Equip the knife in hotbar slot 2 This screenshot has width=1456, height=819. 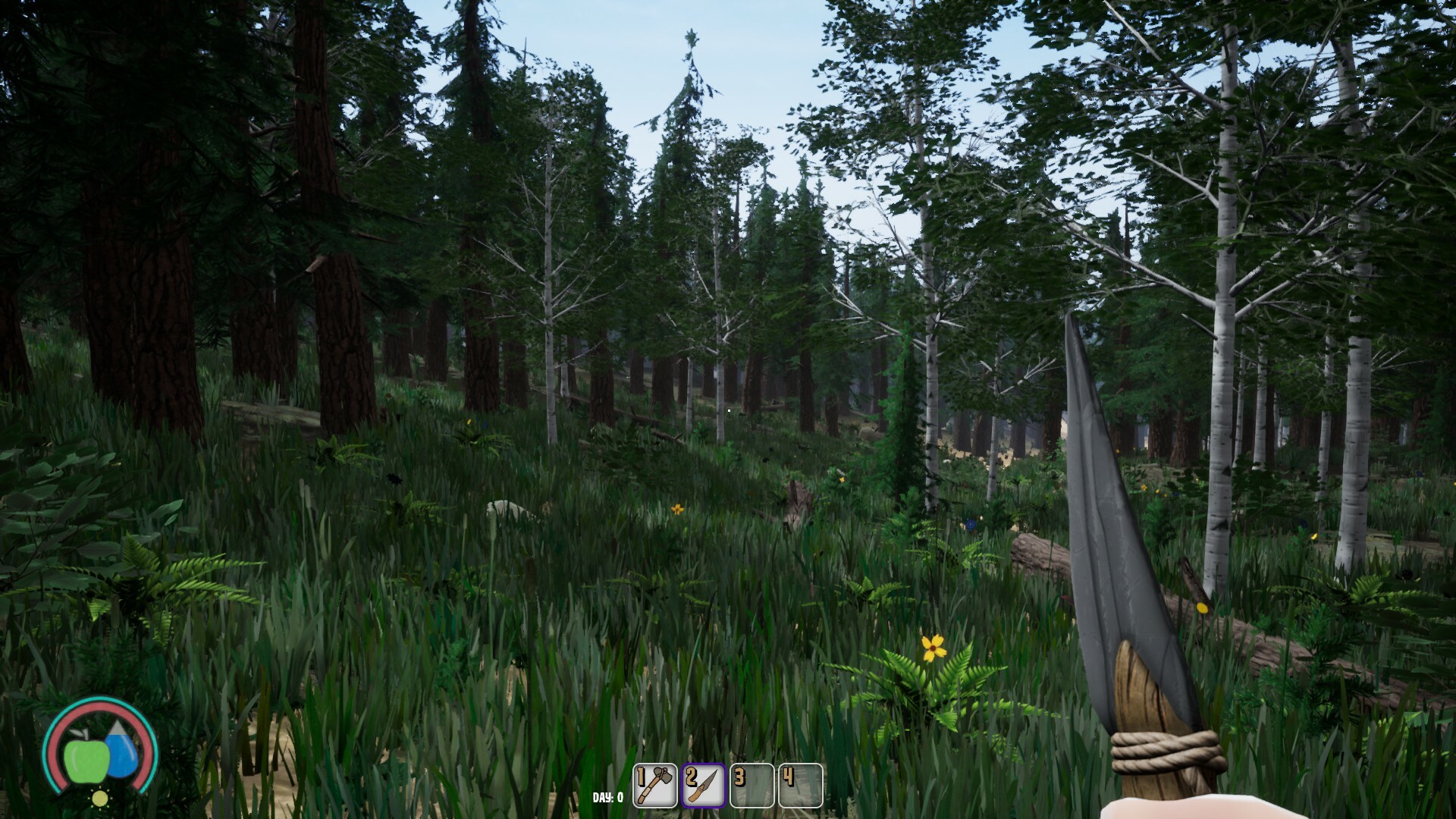click(704, 785)
